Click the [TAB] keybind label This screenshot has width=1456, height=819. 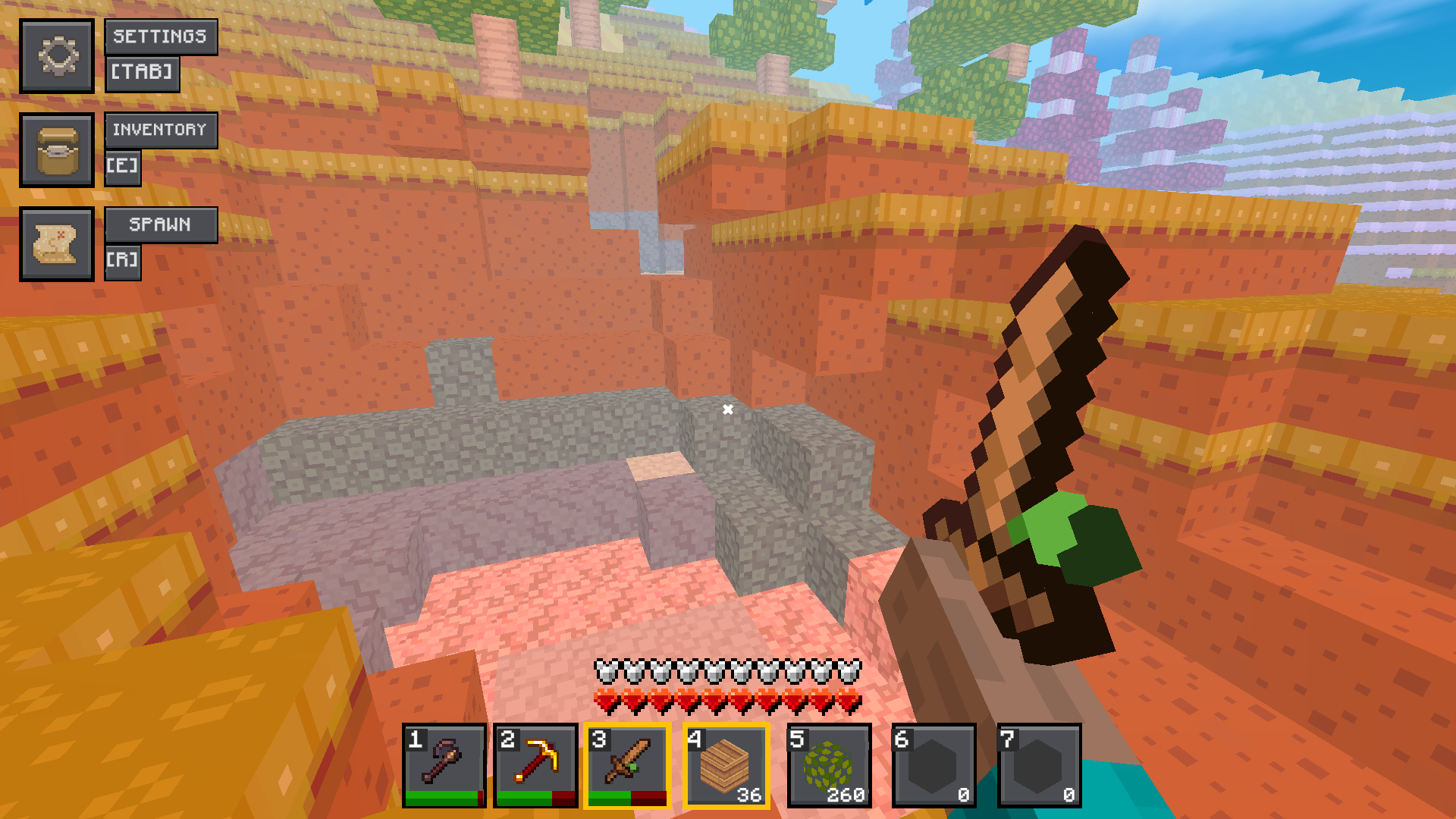pos(142,74)
